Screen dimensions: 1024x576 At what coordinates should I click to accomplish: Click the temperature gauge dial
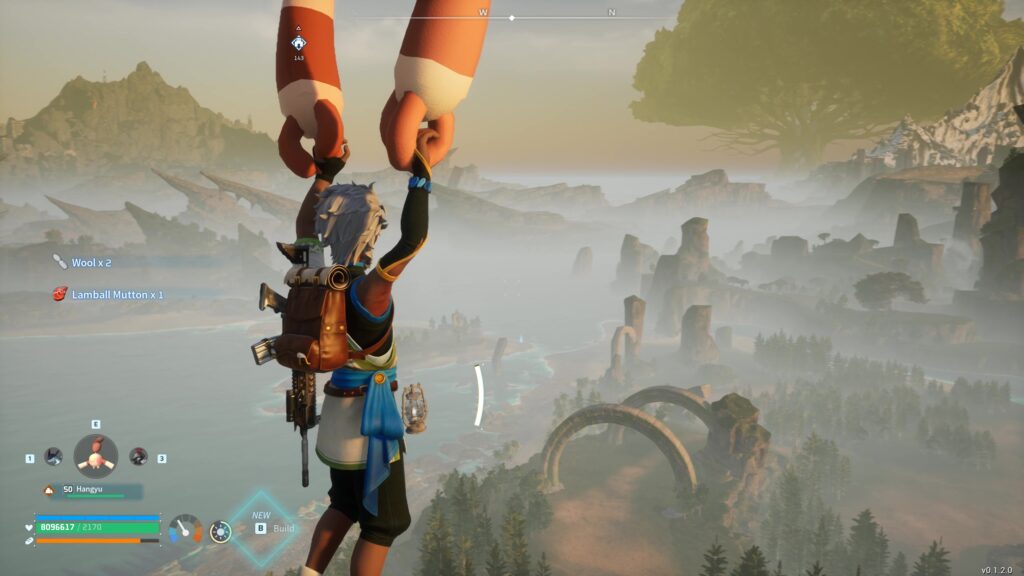185,530
